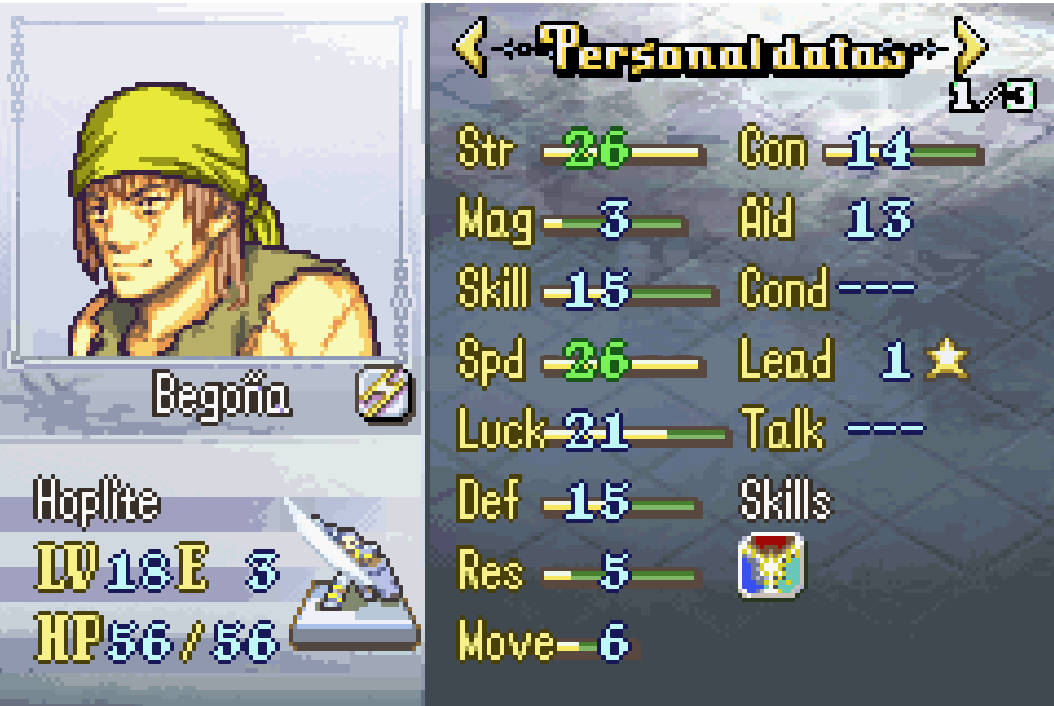Select the Lead star entry
Viewport: 1054px width, 706px height.
click(x=854, y=361)
